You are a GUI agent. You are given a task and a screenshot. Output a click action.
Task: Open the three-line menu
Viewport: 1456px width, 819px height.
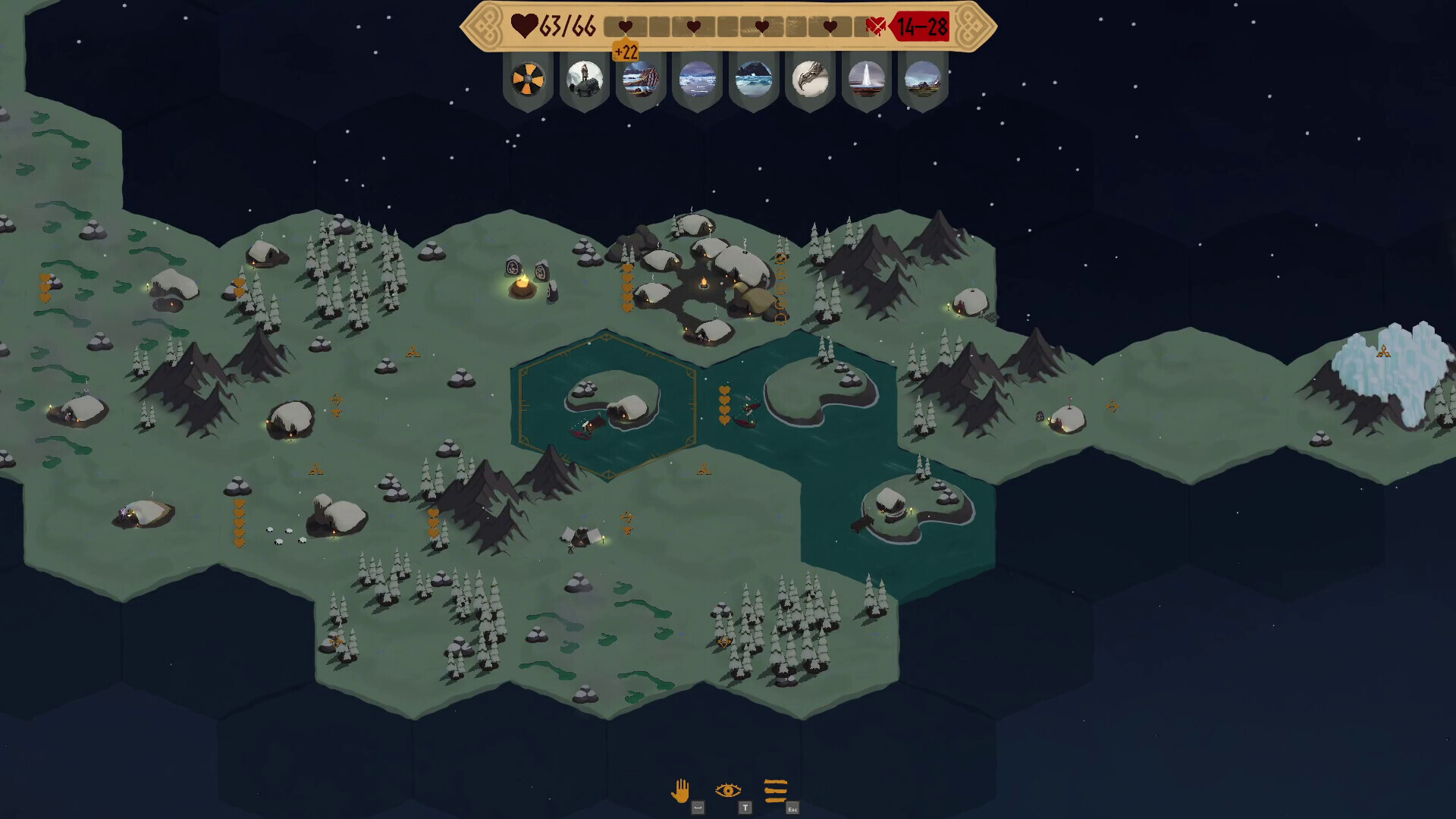coord(776,791)
